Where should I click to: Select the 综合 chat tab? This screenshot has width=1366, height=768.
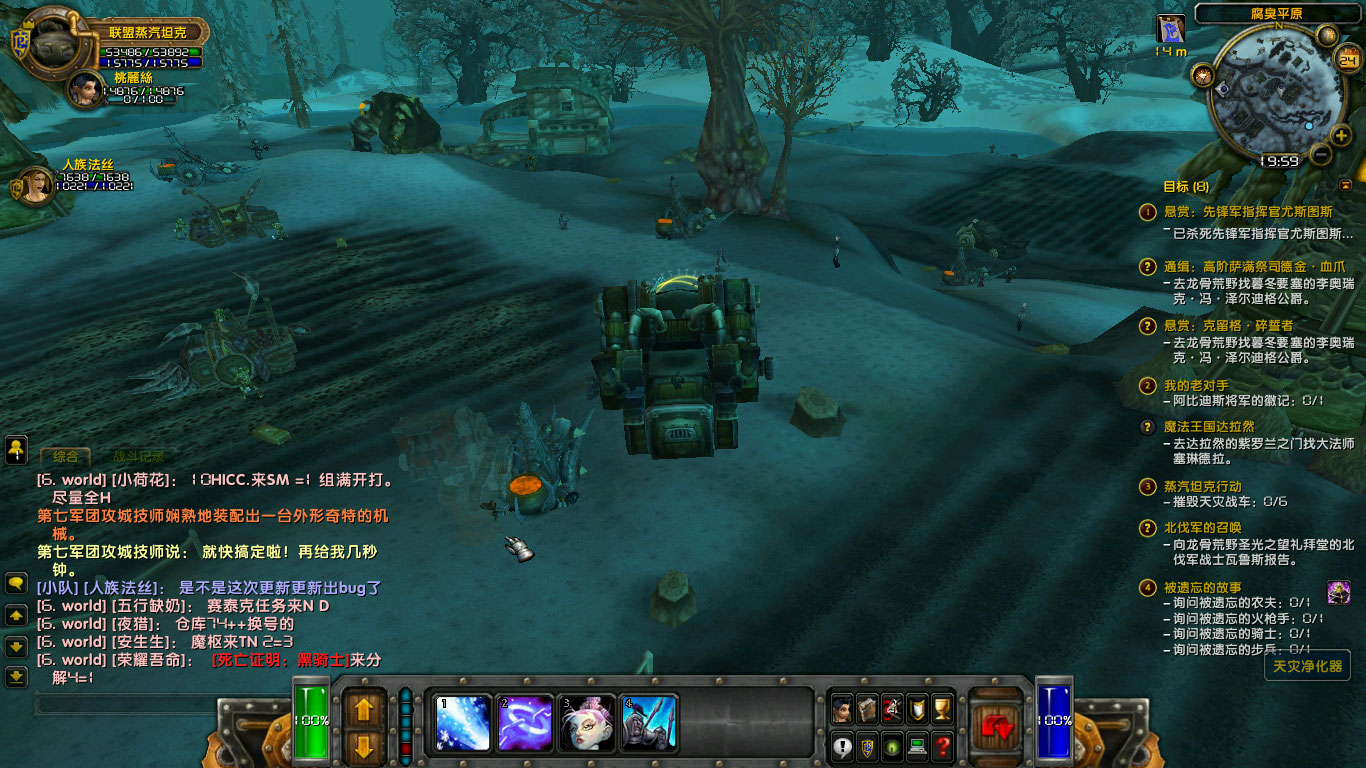66,454
